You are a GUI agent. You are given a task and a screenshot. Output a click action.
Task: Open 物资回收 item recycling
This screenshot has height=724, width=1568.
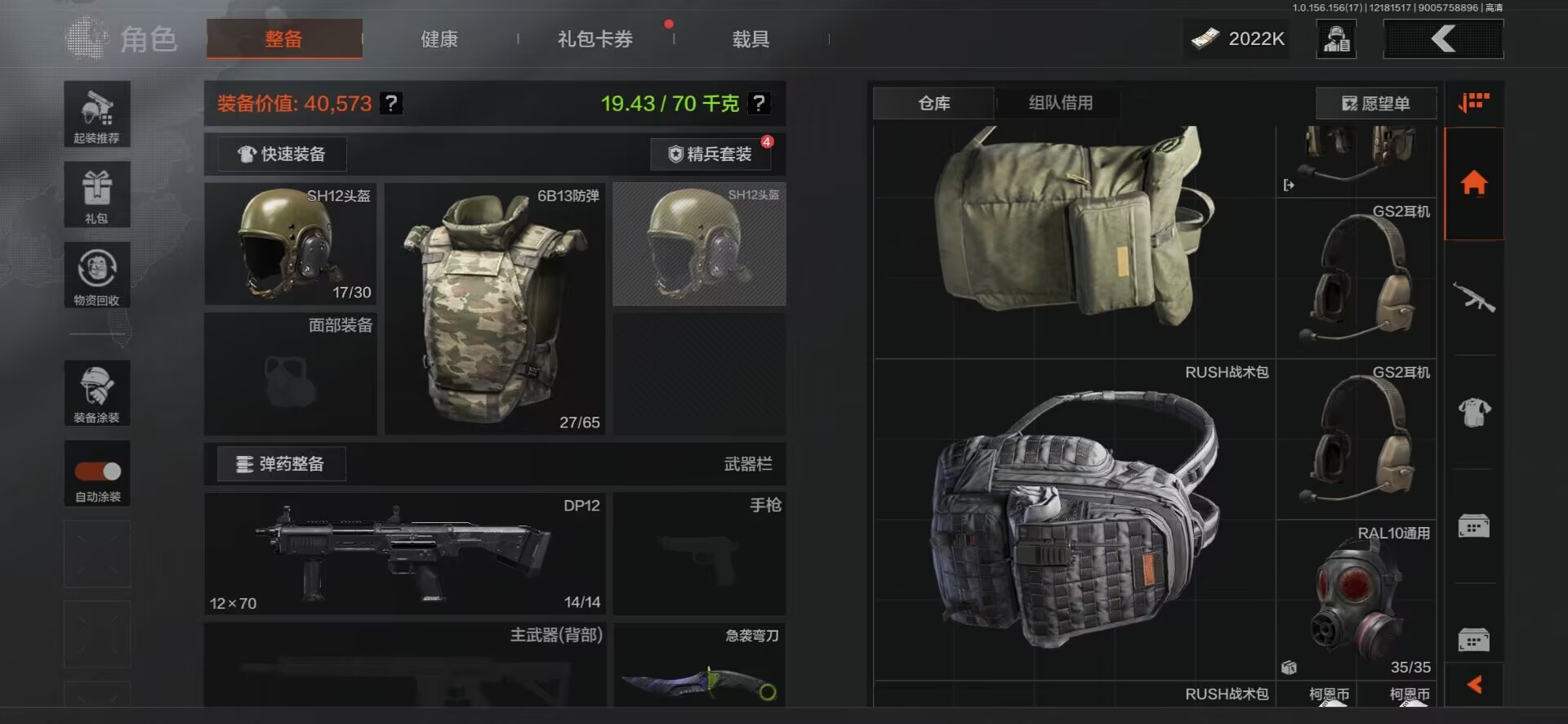97,275
